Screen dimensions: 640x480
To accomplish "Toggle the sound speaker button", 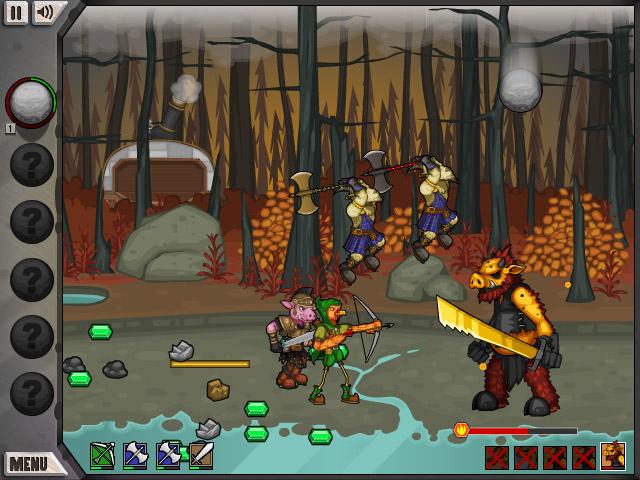I will 45,12.
